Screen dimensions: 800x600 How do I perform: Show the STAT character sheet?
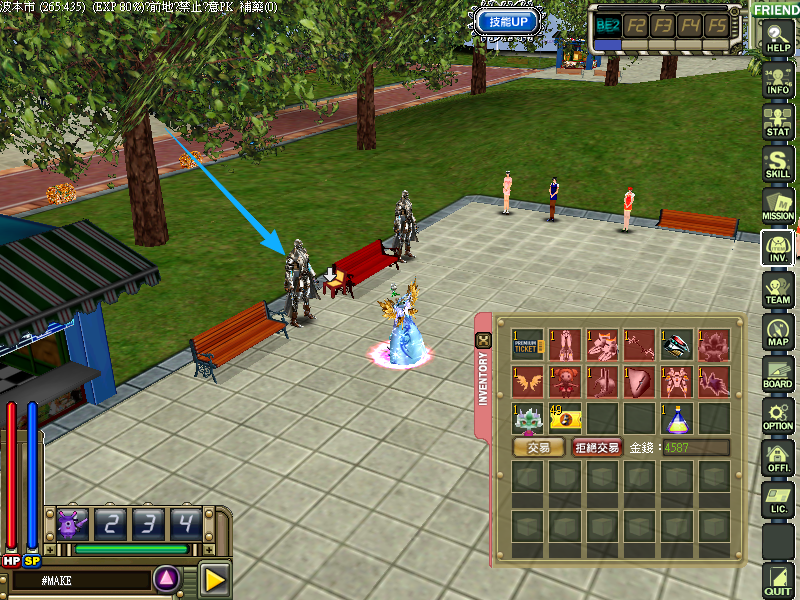pos(777,119)
